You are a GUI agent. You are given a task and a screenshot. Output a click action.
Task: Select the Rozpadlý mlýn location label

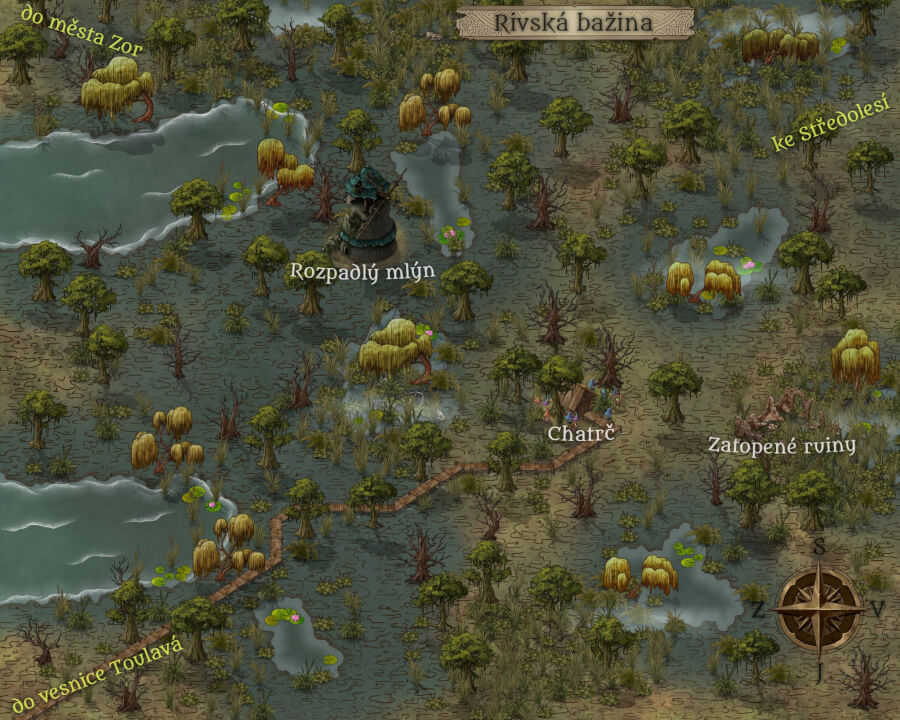coord(348,270)
